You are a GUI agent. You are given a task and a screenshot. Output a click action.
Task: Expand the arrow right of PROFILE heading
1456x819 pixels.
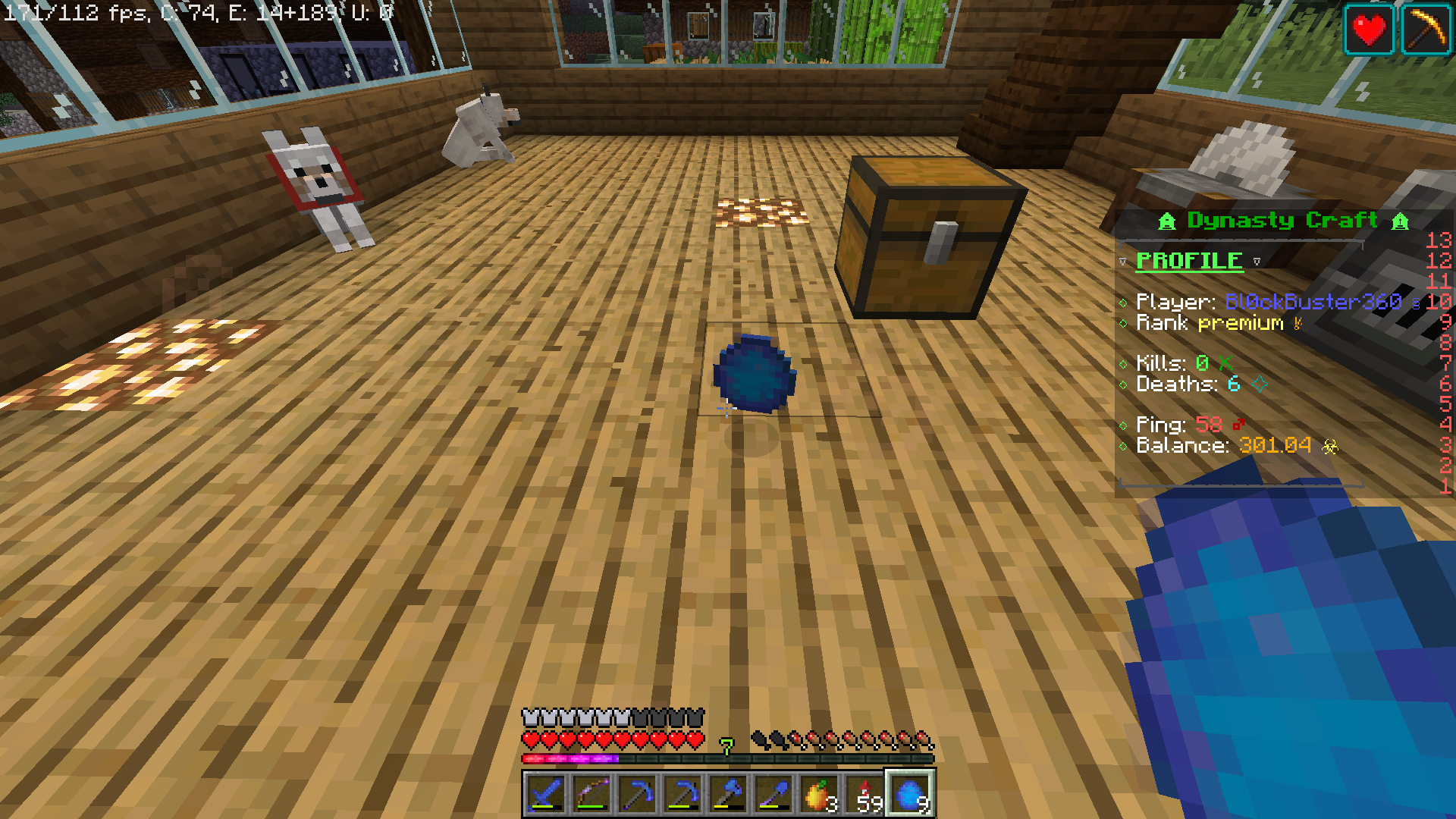(1257, 262)
